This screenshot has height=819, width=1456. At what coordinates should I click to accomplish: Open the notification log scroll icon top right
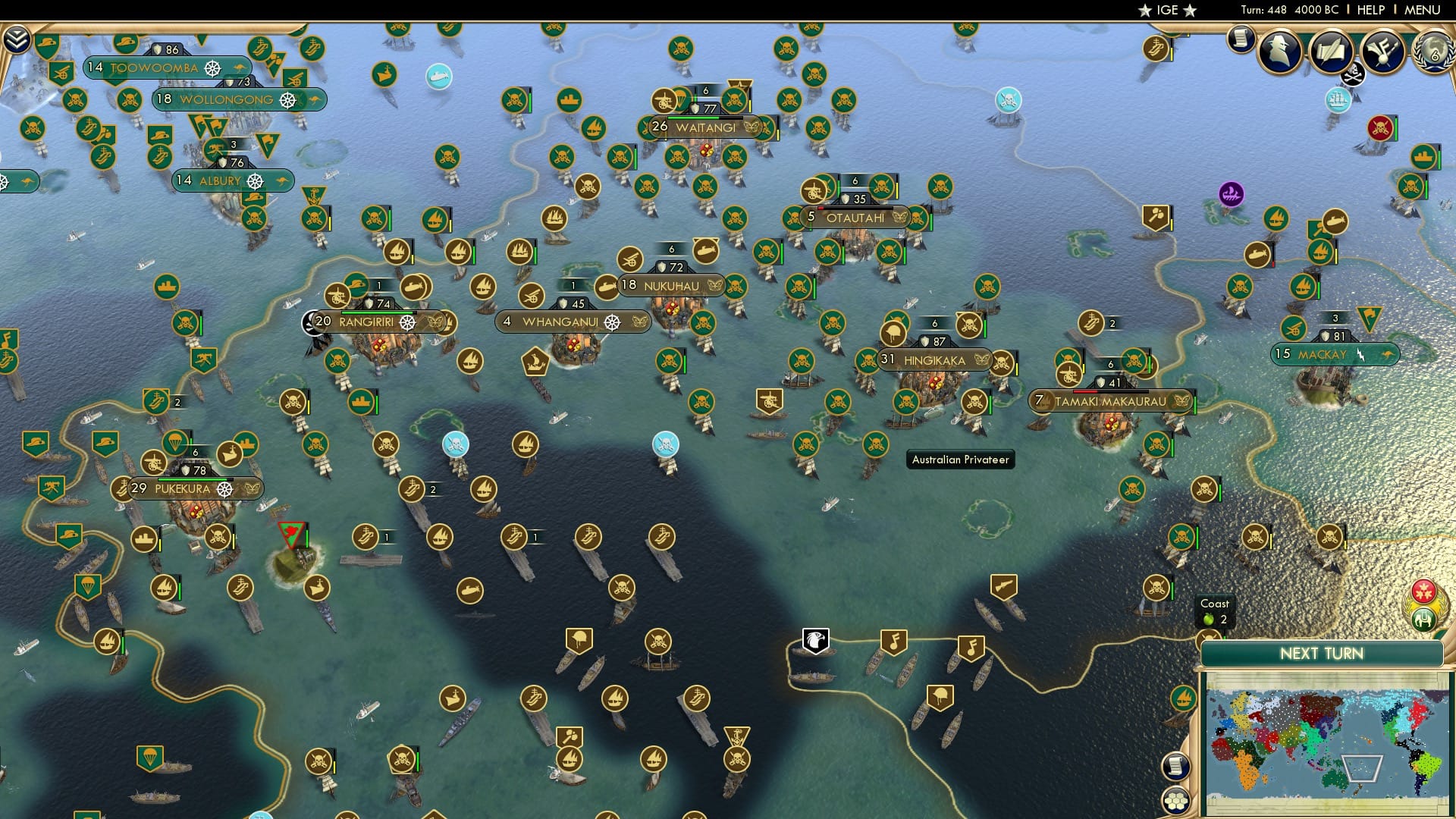[1241, 36]
